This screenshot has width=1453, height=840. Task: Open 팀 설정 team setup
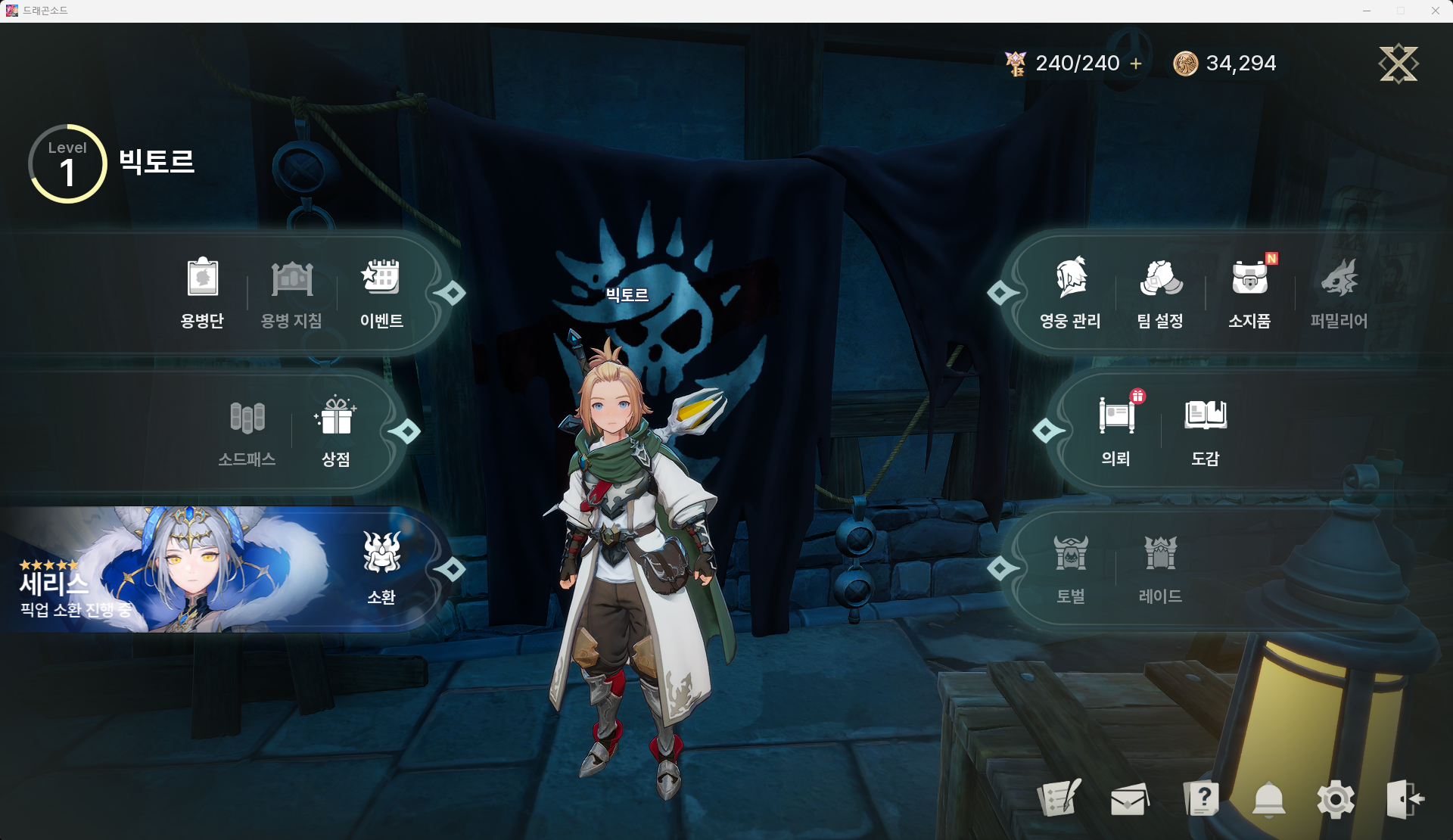tap(1160, 293)
